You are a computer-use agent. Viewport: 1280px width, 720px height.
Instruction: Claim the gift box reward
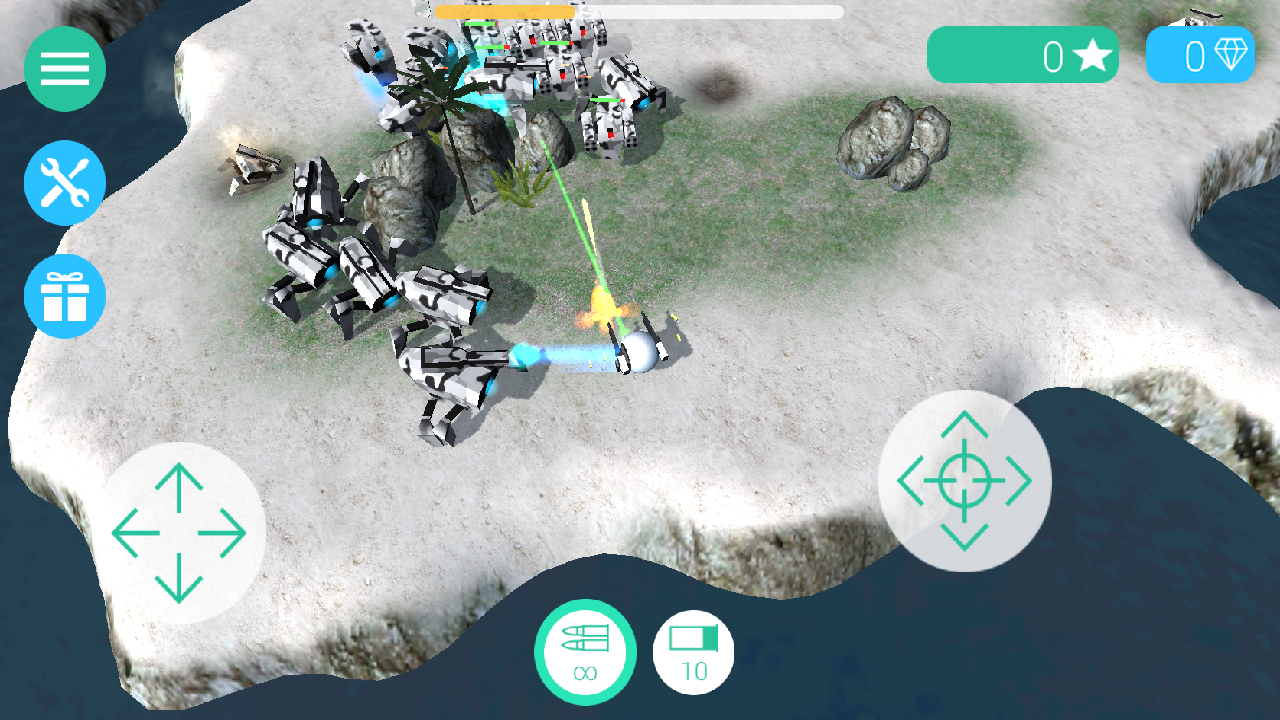click(x=65, y=297)
